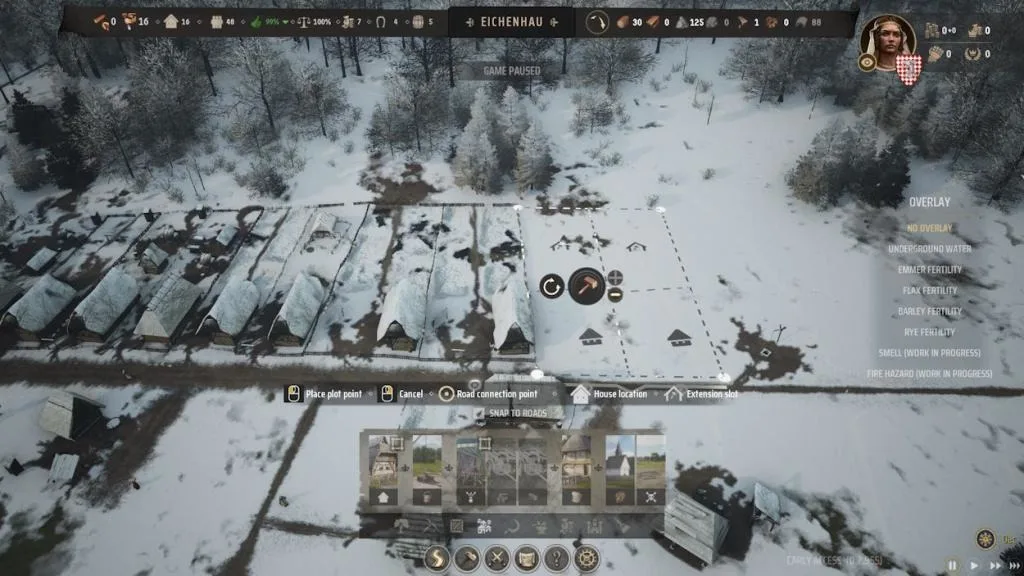
Task: Open the gear settings menu
Action: point(587,559)
